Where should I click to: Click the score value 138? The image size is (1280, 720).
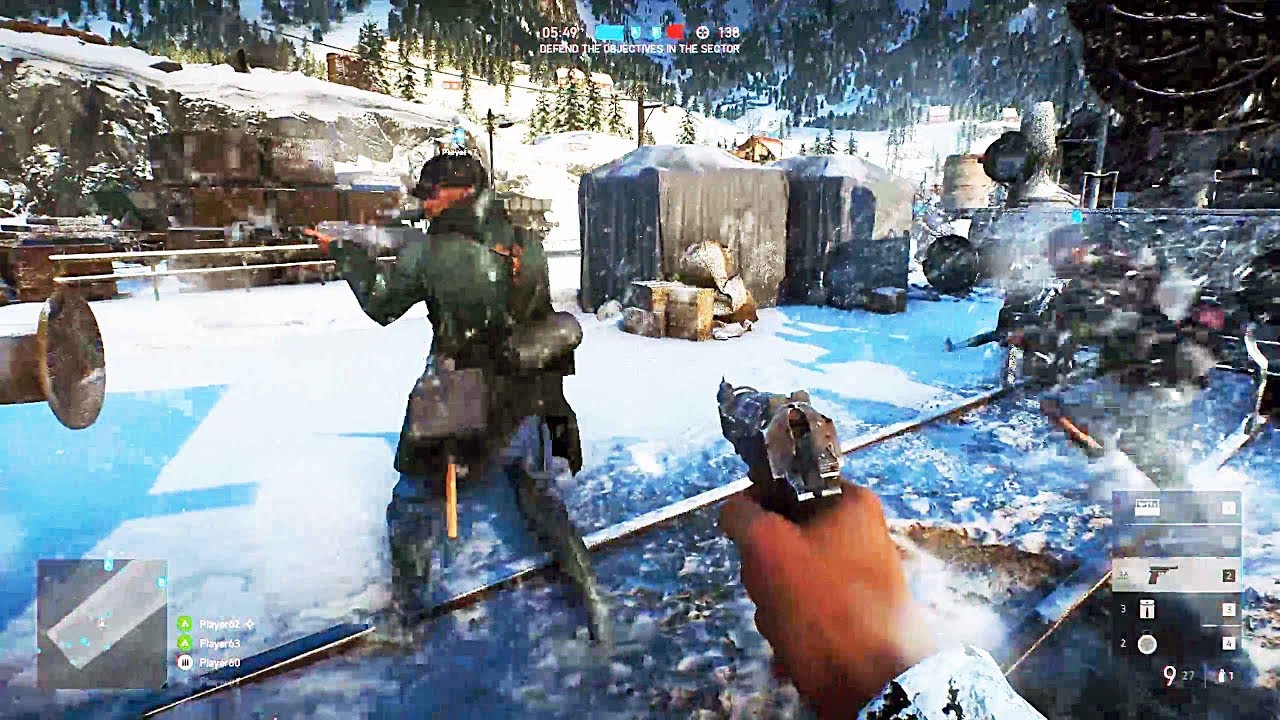[x=729, y=32]
